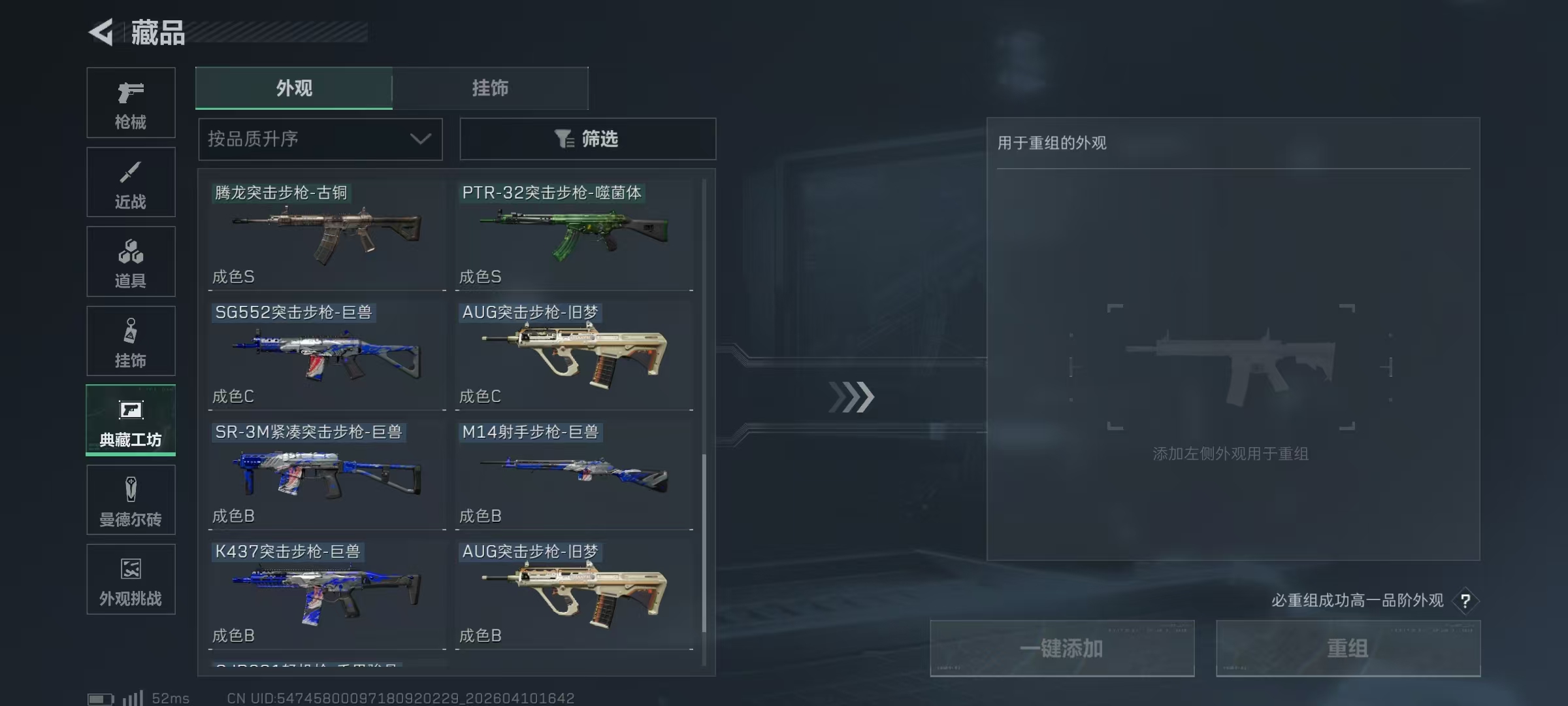Stay on the 外观 tab

pos(294,88)
